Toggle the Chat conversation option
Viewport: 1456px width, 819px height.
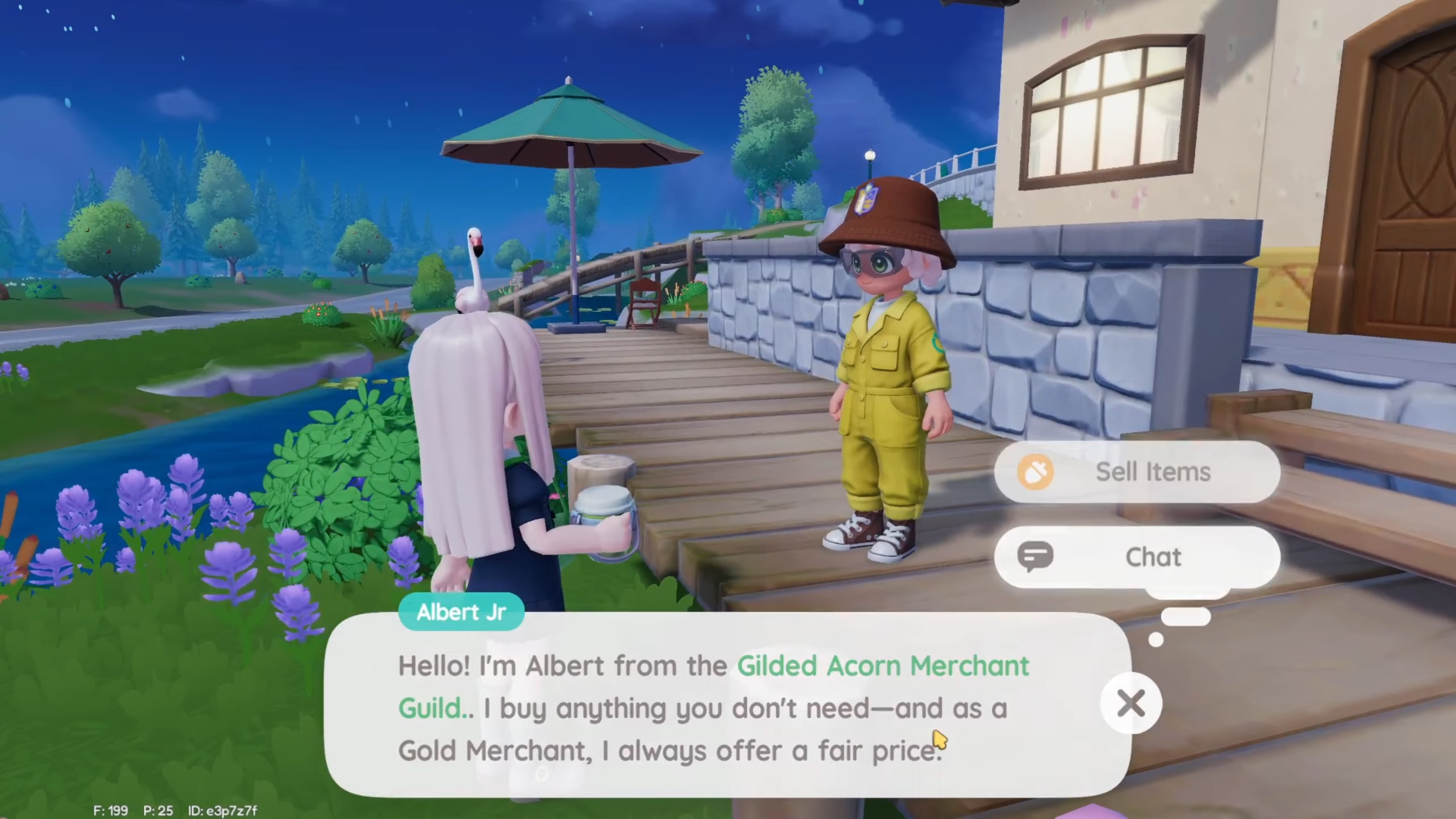[x=1137, y=557]
